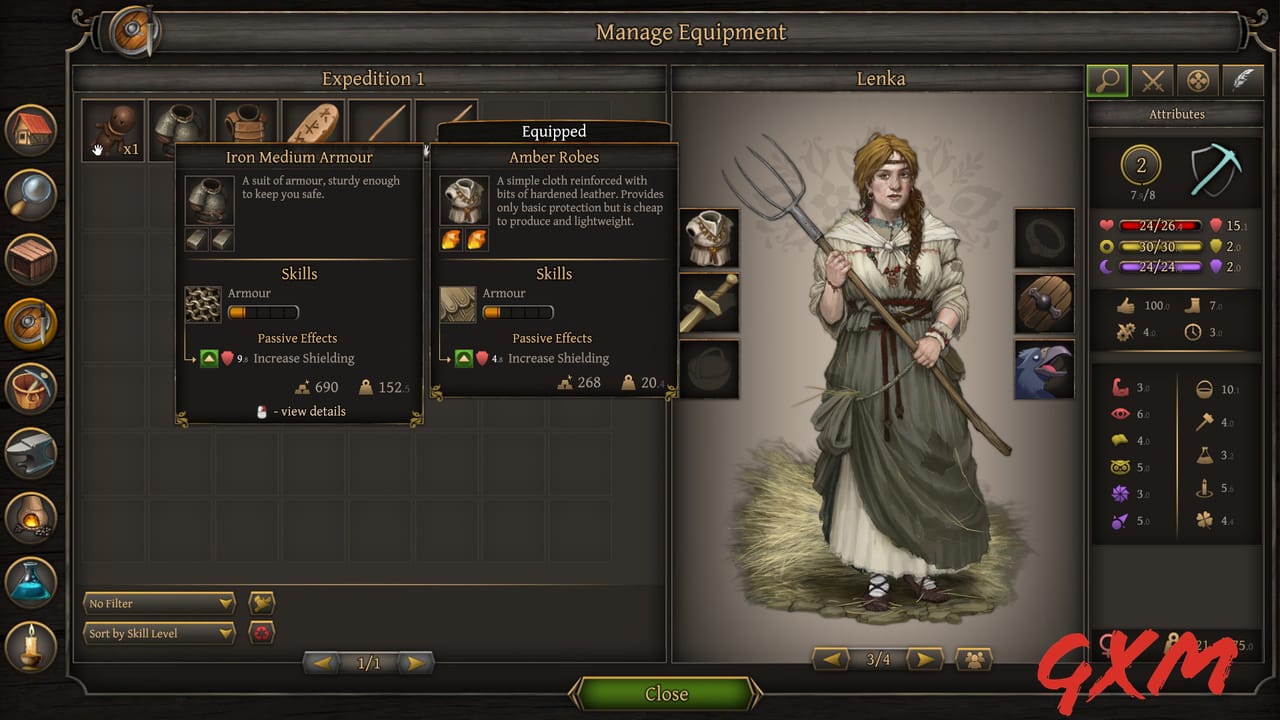Open the feather quill tab
Viewport: 1280px width, 720px height.
1242,81
